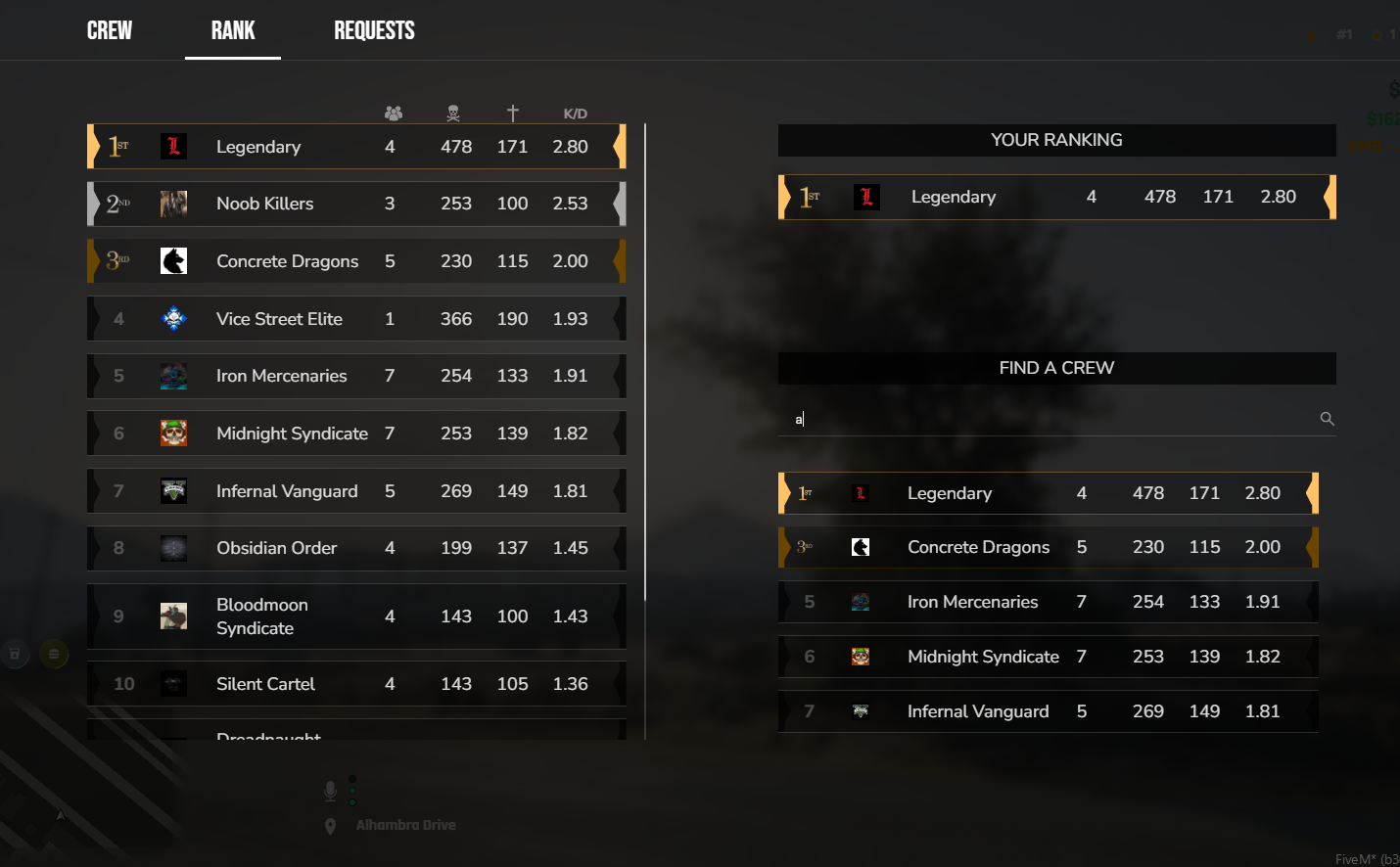Click the player icon near #1 indicator

pos(1311,35)
